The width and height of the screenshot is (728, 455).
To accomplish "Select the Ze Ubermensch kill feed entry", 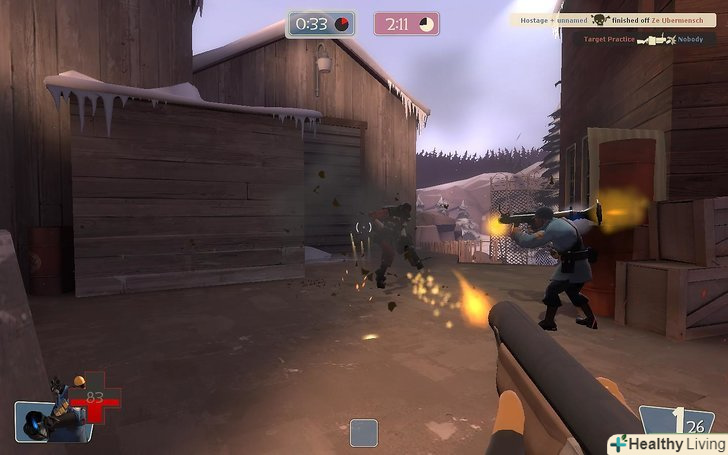I will point(612,19).
